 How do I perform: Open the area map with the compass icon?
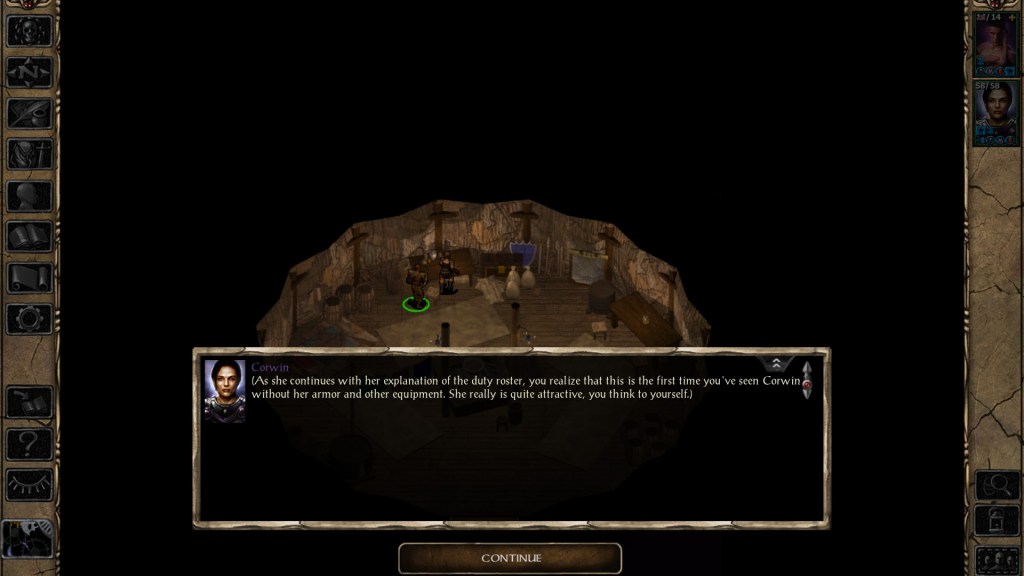(29, 72)
